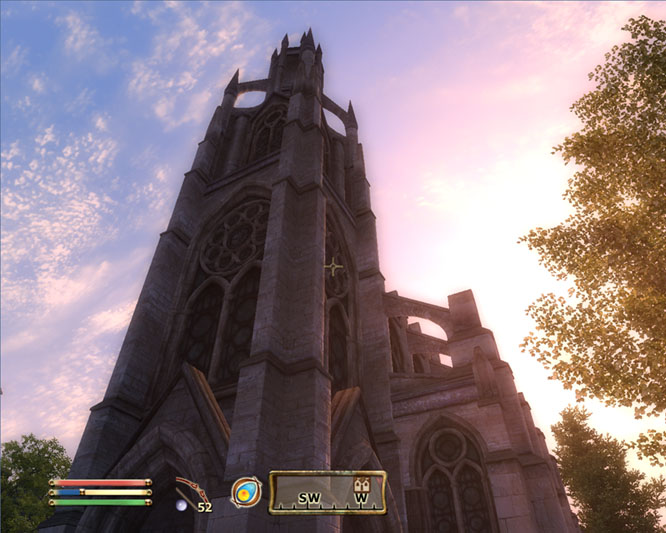The image size is (666, 533).
Task: Open the compass direction bar
Action: tap(326, 493)
